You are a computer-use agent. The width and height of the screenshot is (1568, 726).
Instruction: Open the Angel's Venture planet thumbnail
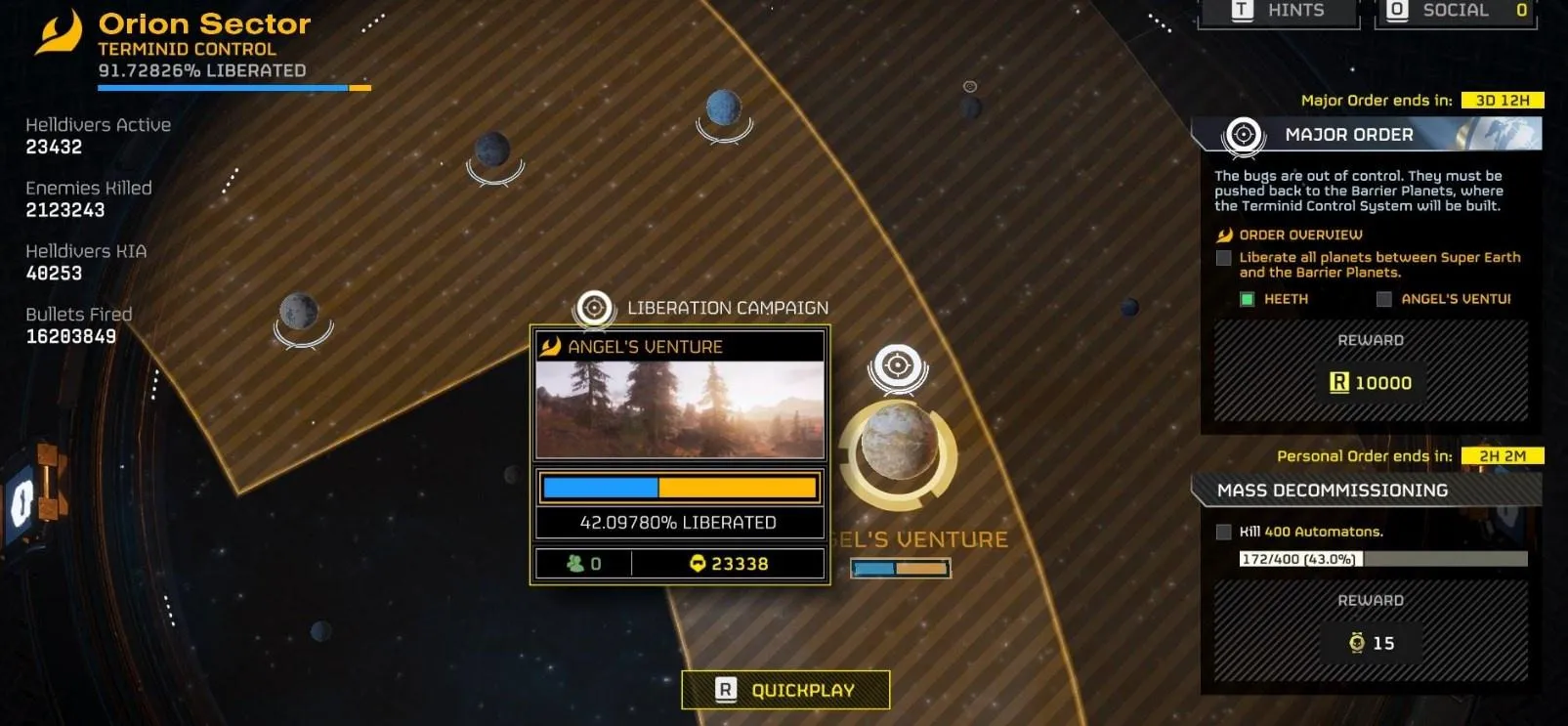680,409
